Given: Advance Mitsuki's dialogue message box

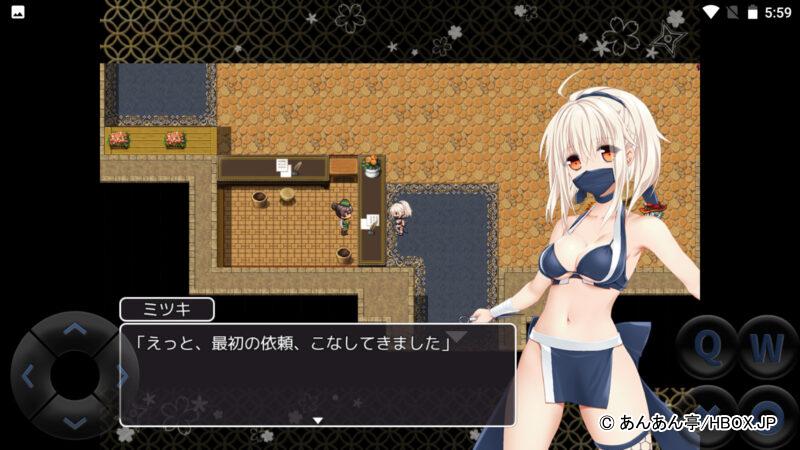Looking at the screenshot, I should pos(318,375).
